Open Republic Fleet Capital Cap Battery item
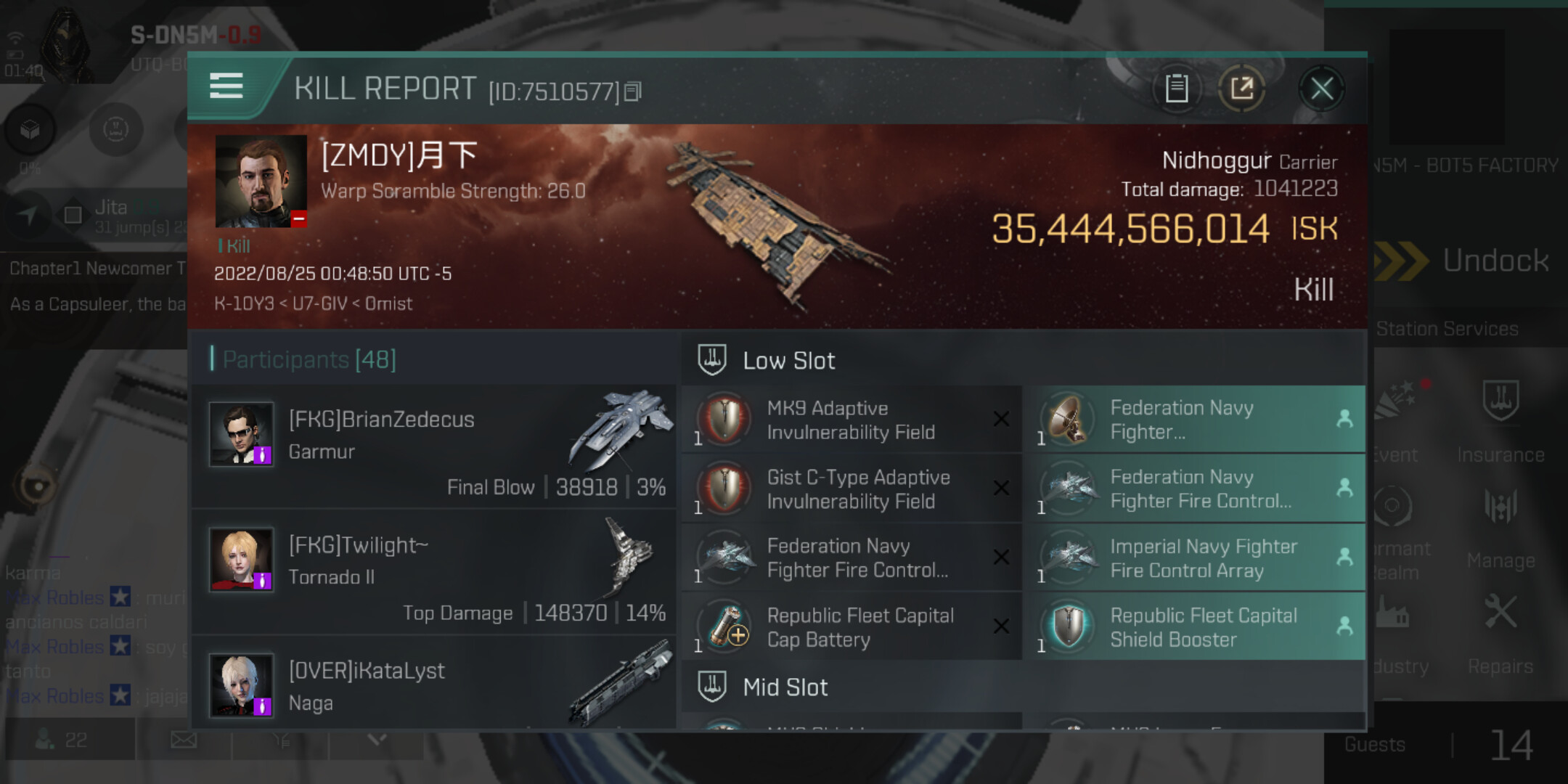The width and height of the screenshot is (1568, 784). tap(851, 627)
